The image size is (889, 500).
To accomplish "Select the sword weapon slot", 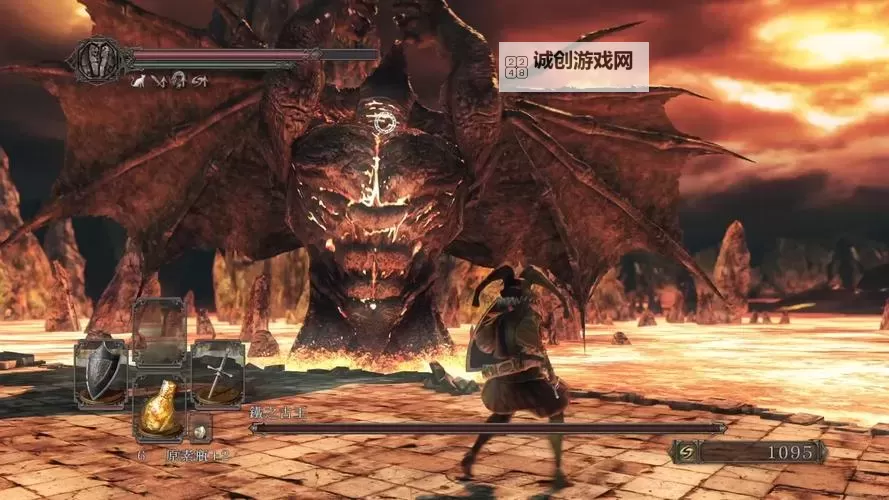I will click(217, 374).
